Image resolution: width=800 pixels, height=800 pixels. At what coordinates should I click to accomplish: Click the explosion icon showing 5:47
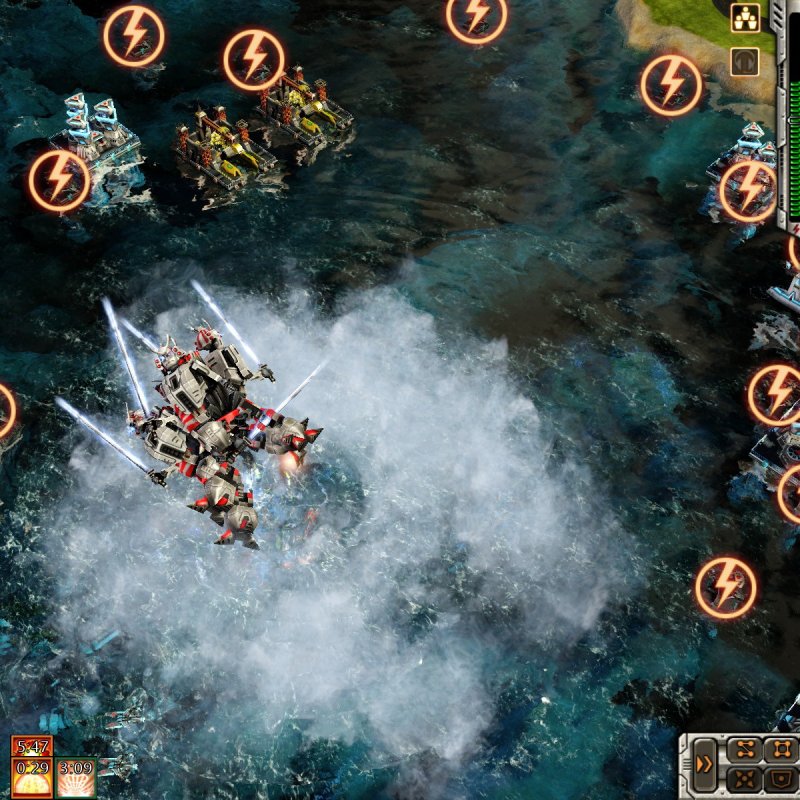tap(32, 746)
